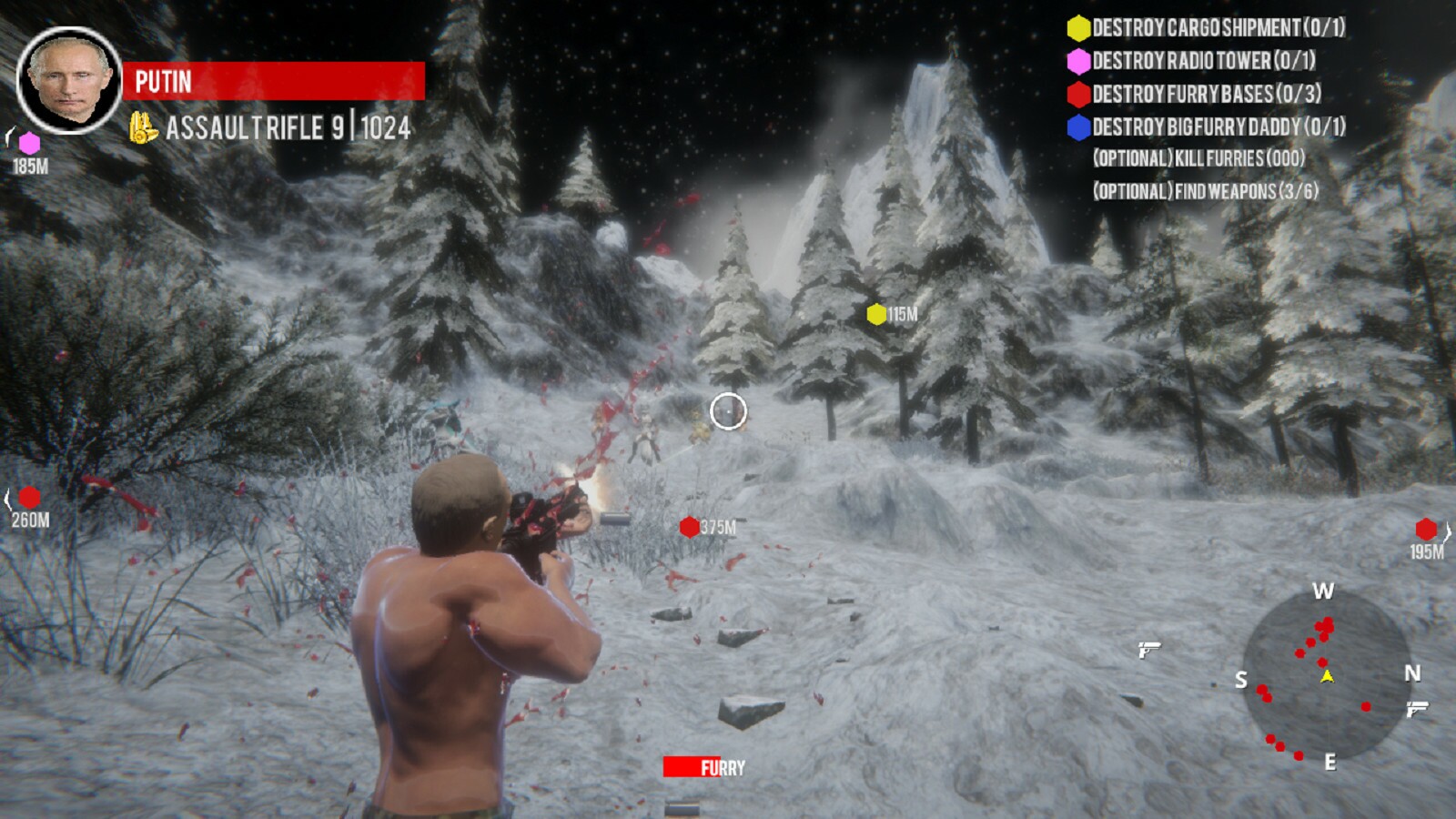Click the red 375M objective marker

[687, 526]
